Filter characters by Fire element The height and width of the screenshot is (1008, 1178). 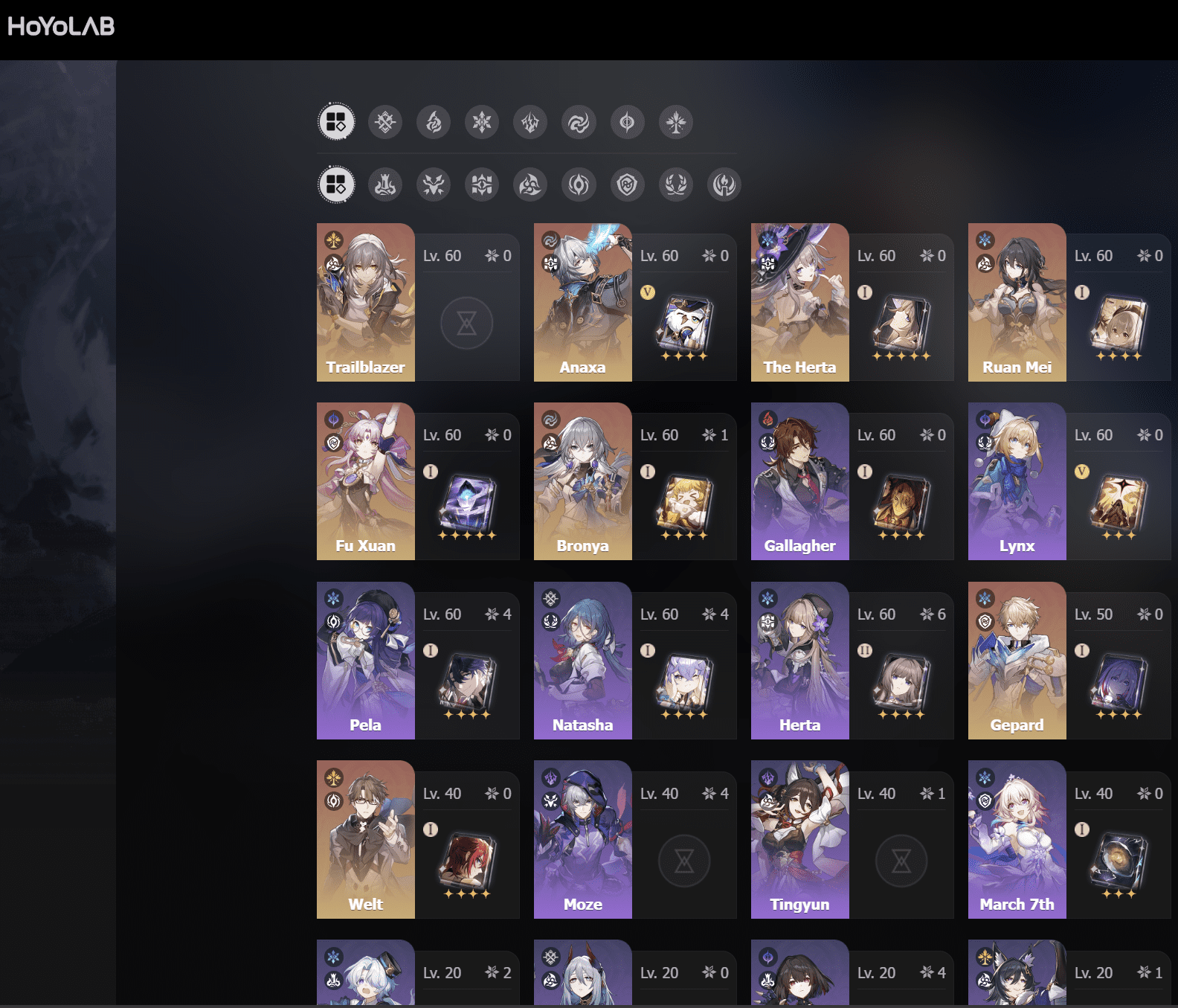pyautogui.click(x=434, y=123)
